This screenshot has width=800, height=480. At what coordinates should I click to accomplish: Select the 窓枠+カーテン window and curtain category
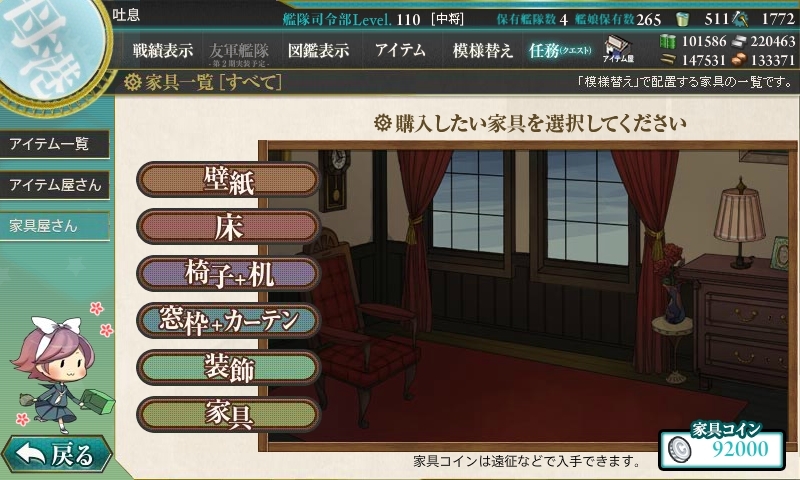228,320
